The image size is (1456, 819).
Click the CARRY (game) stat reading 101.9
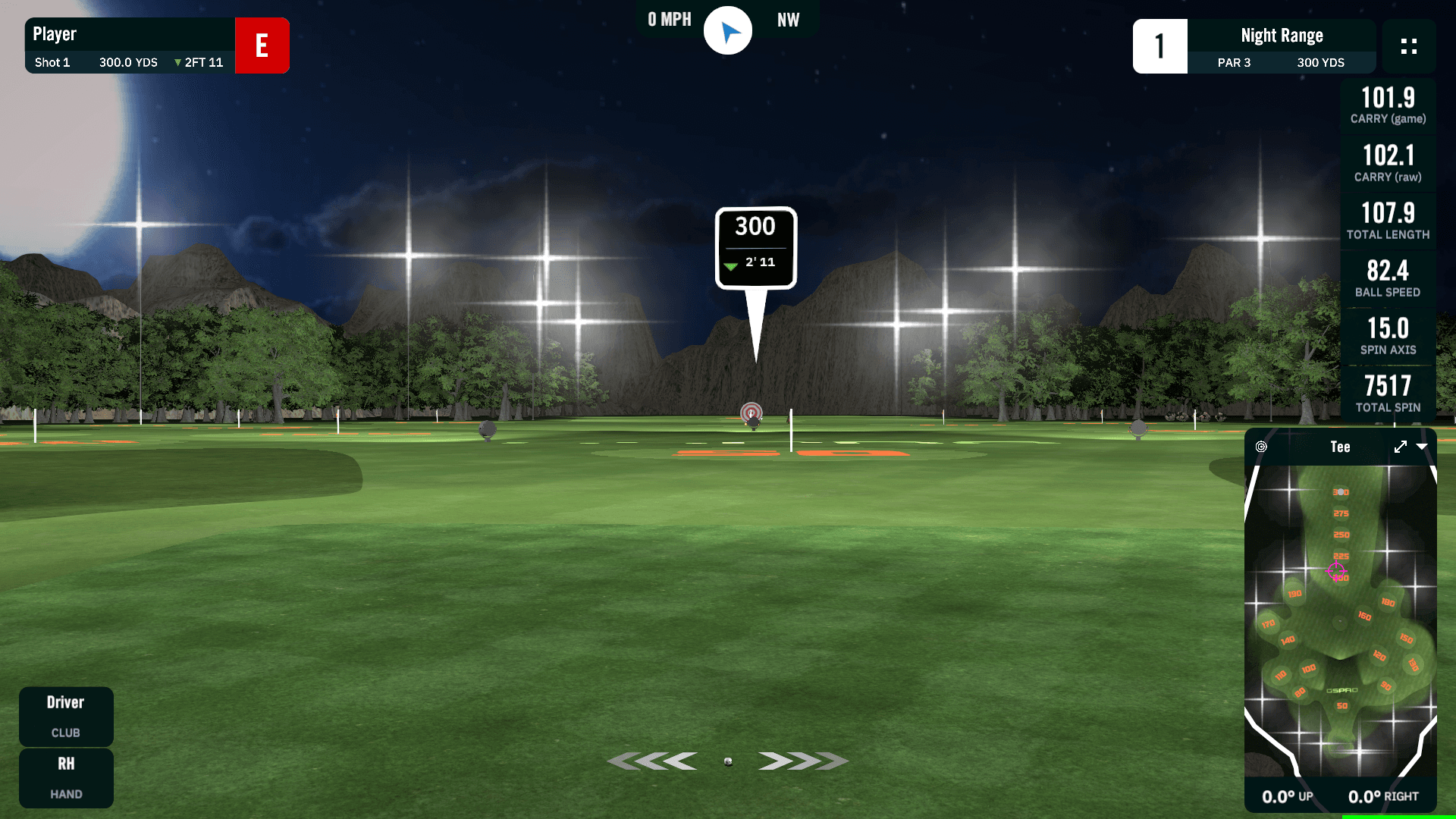[1388, 105]
